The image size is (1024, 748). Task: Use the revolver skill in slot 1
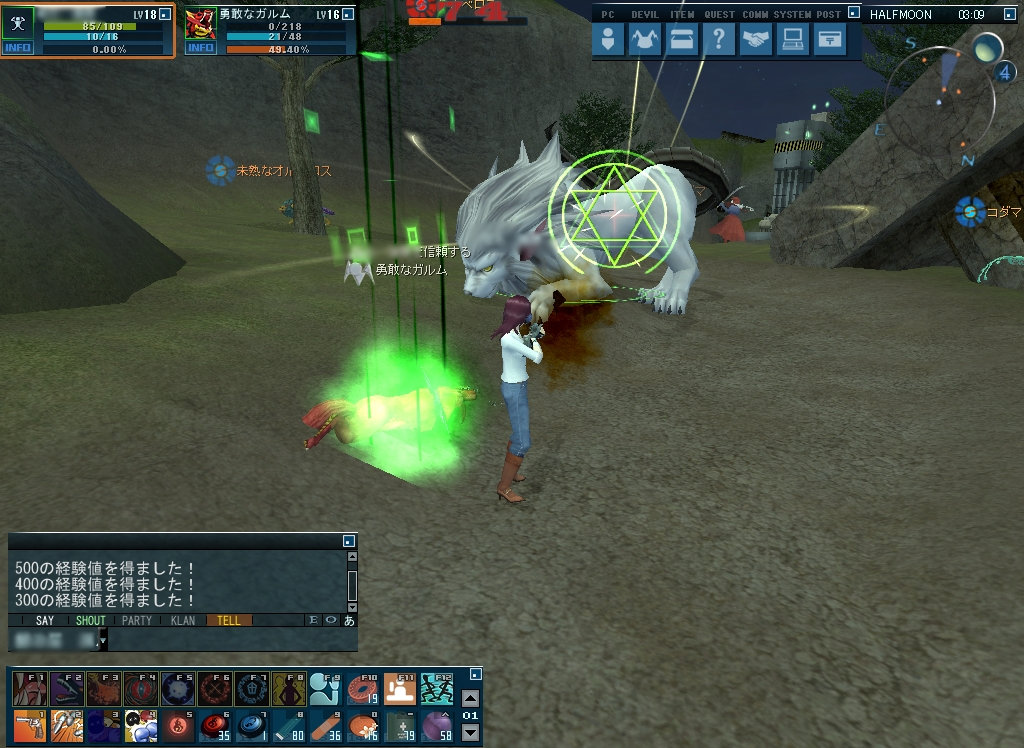(x=28, y=724)
